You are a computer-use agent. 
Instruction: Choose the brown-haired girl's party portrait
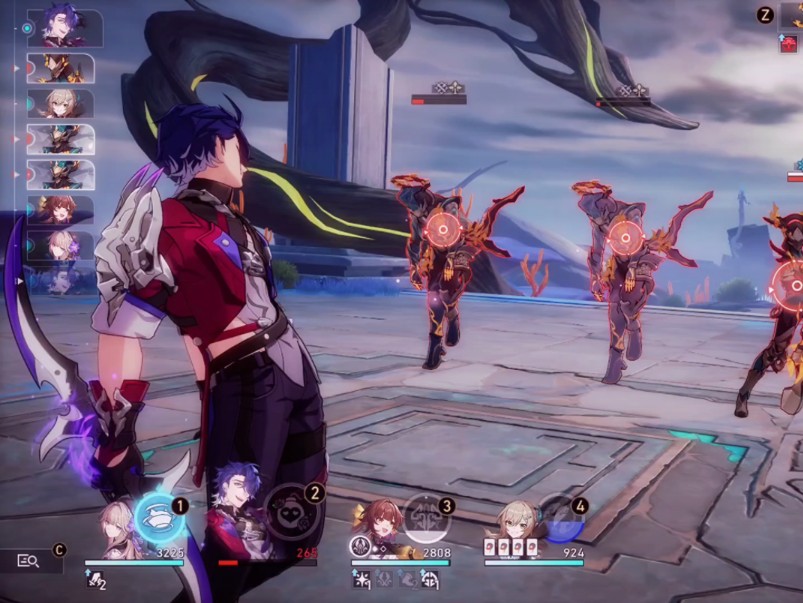[x=382, y=524]
